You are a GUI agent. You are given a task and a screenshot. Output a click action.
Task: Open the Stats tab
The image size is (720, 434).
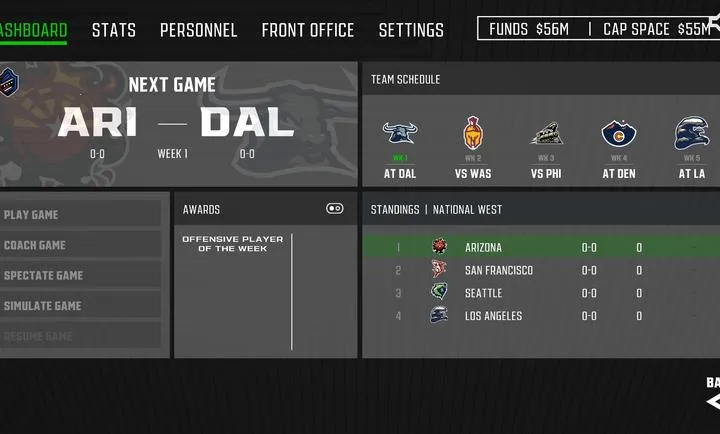[x=114, y=30]
